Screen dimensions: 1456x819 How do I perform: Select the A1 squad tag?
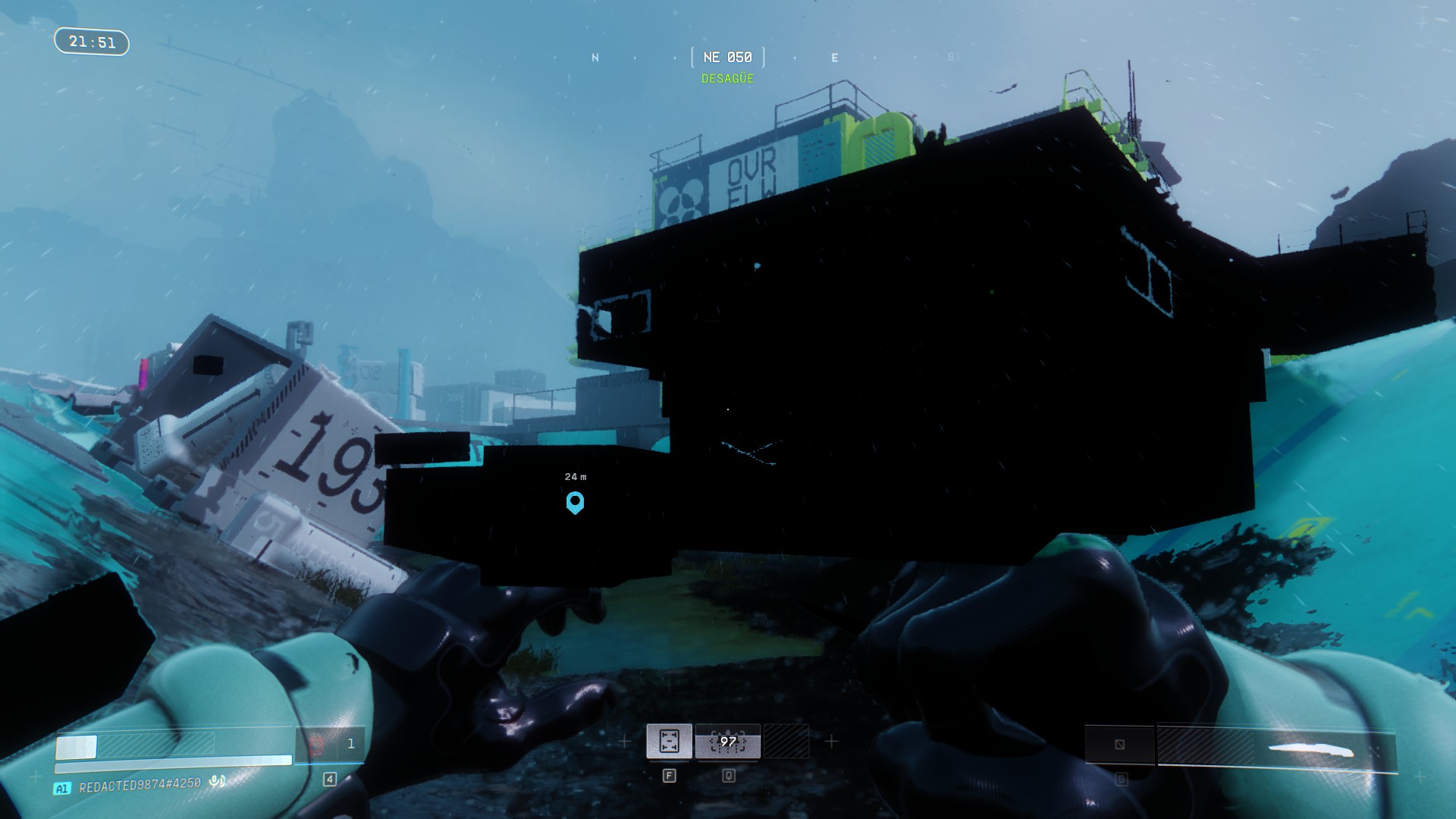tap(62, 789)
